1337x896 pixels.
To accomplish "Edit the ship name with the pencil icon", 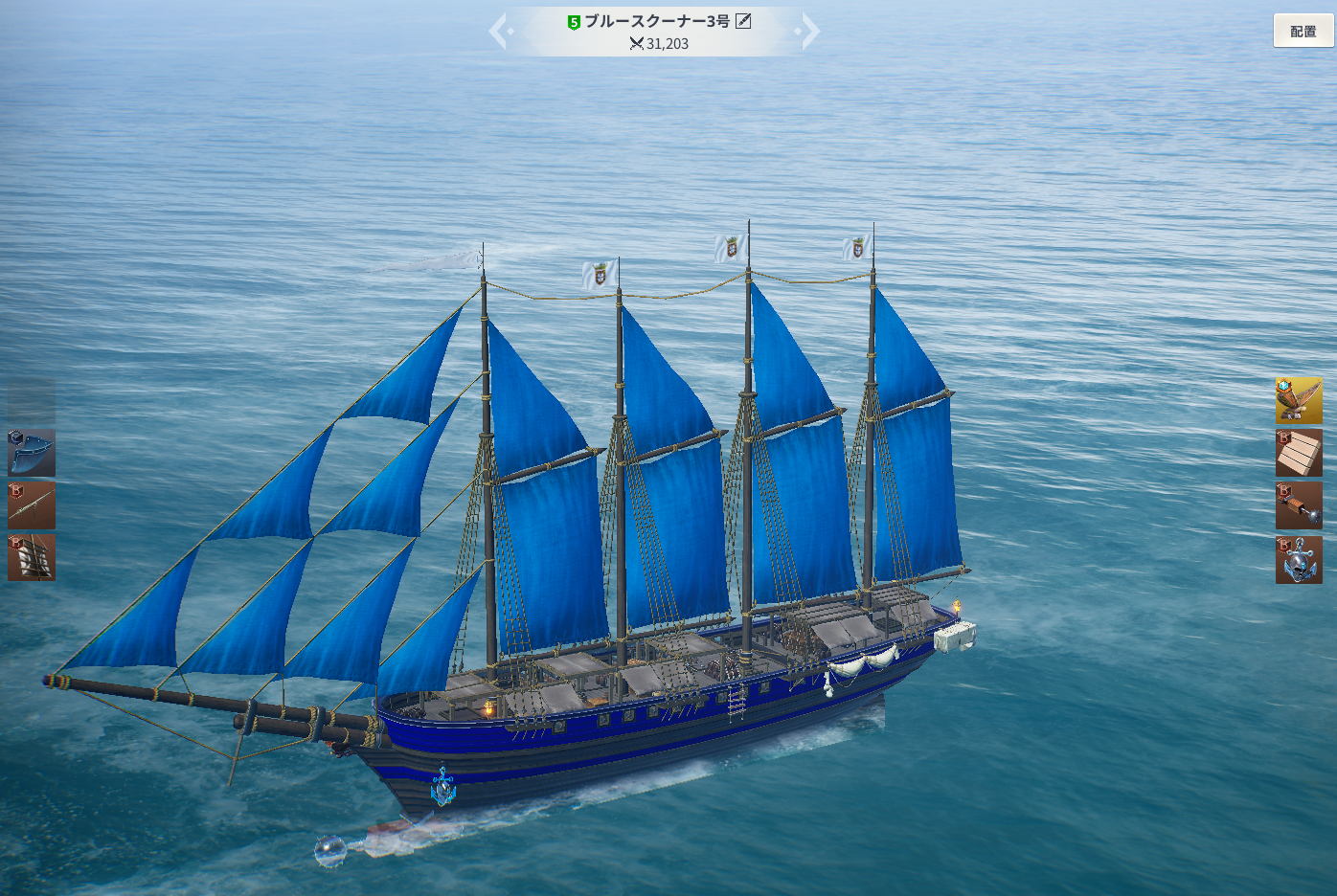I will (743, 21).
